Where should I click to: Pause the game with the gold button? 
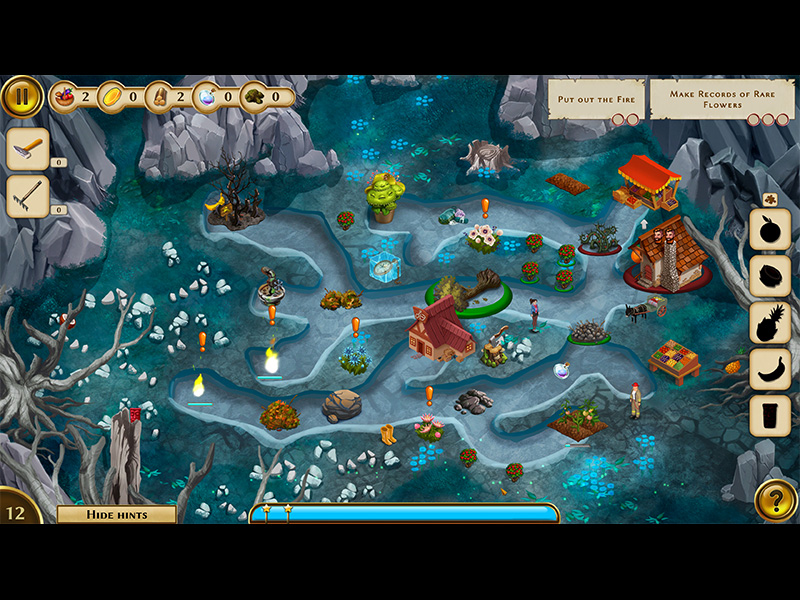[21, 97]
